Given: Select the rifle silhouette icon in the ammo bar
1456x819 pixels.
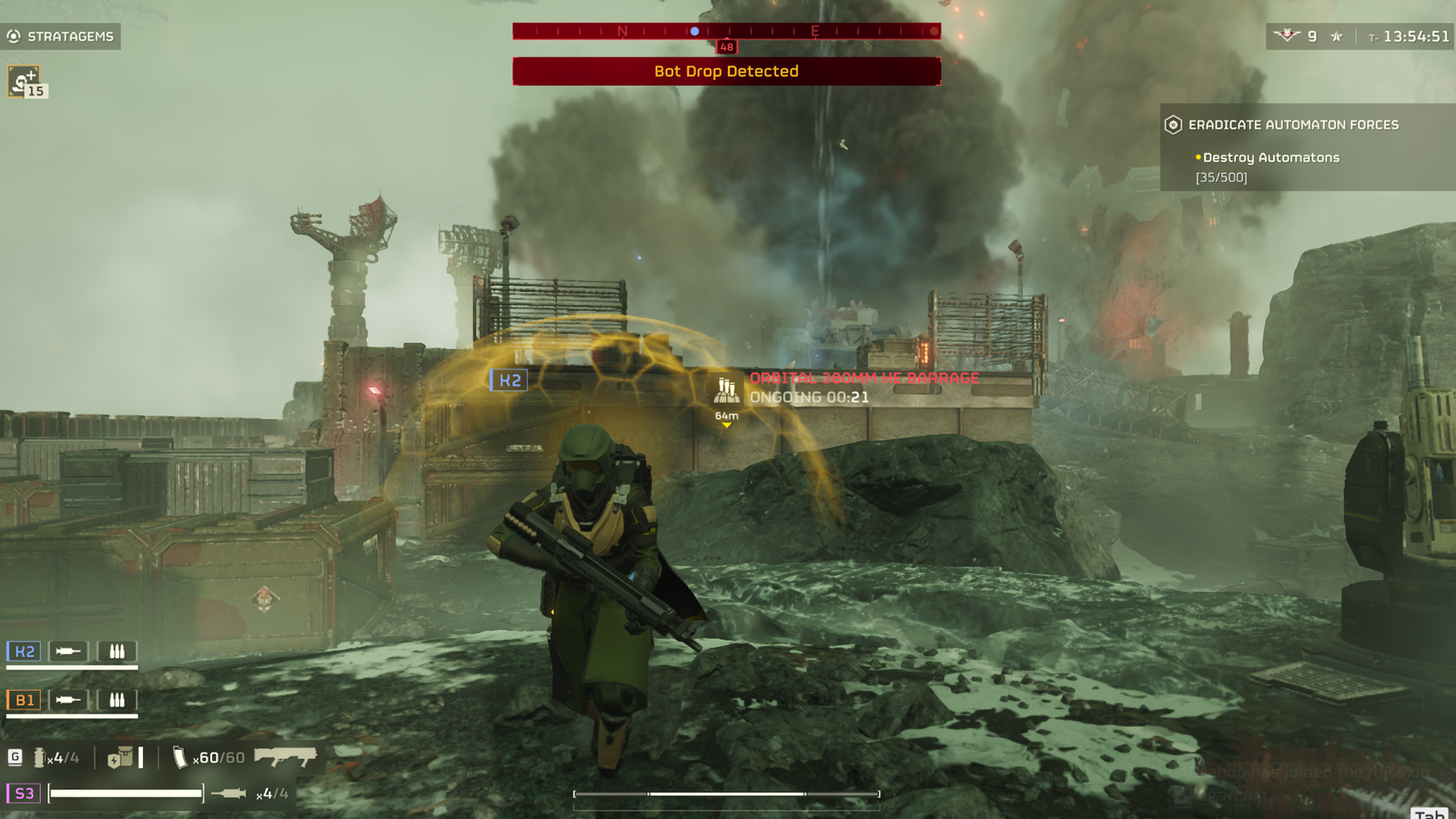Looking at the screenshot, I should (287, 755).
